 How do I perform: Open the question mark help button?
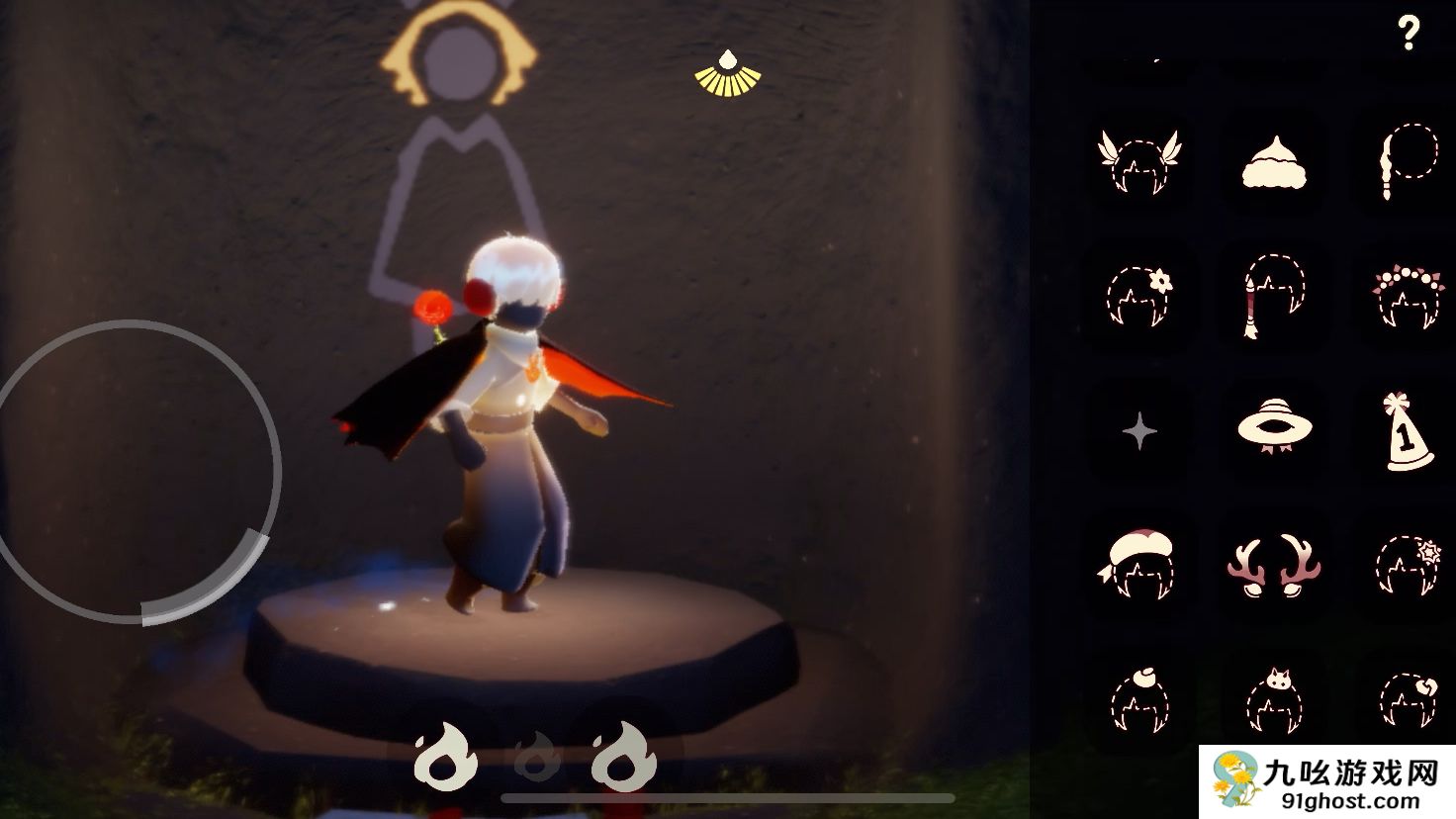pos(1409,34)
